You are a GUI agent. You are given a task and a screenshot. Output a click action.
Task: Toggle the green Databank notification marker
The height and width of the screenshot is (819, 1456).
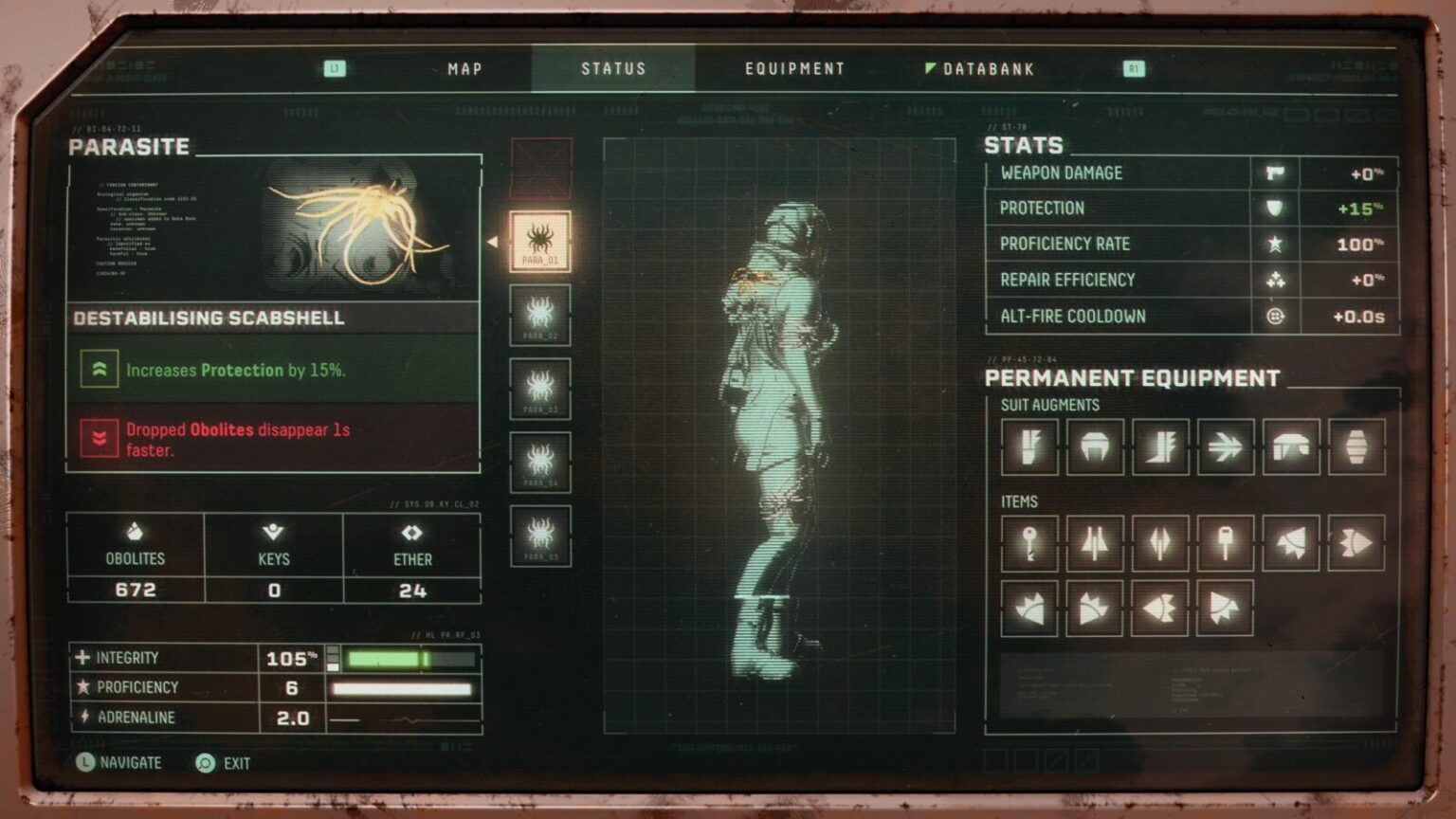[928, 66]
